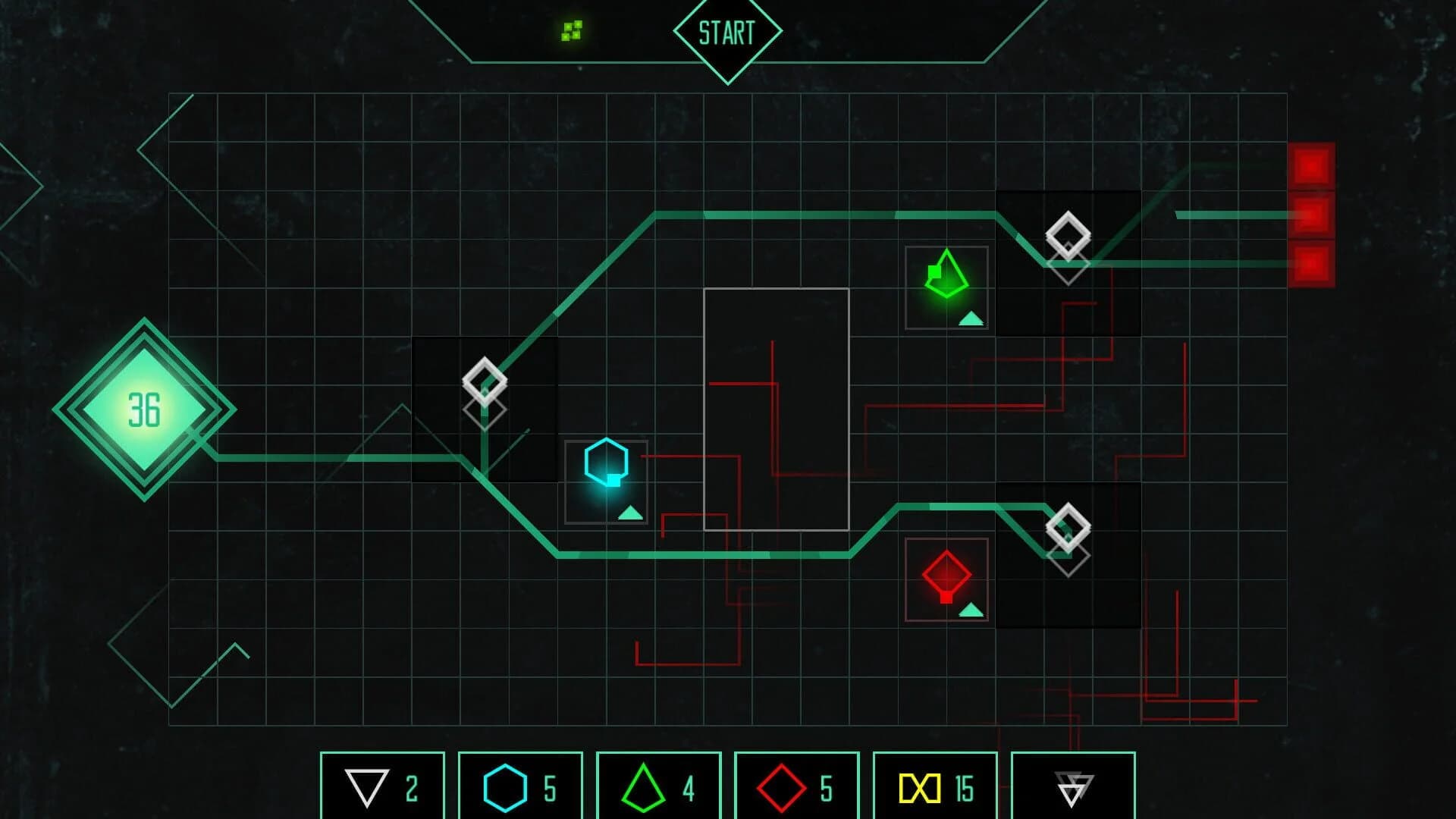Viewport: 1456px width, 819px height.
Task: Select the red diamond tower costing 5
Action: pos(799,788)
